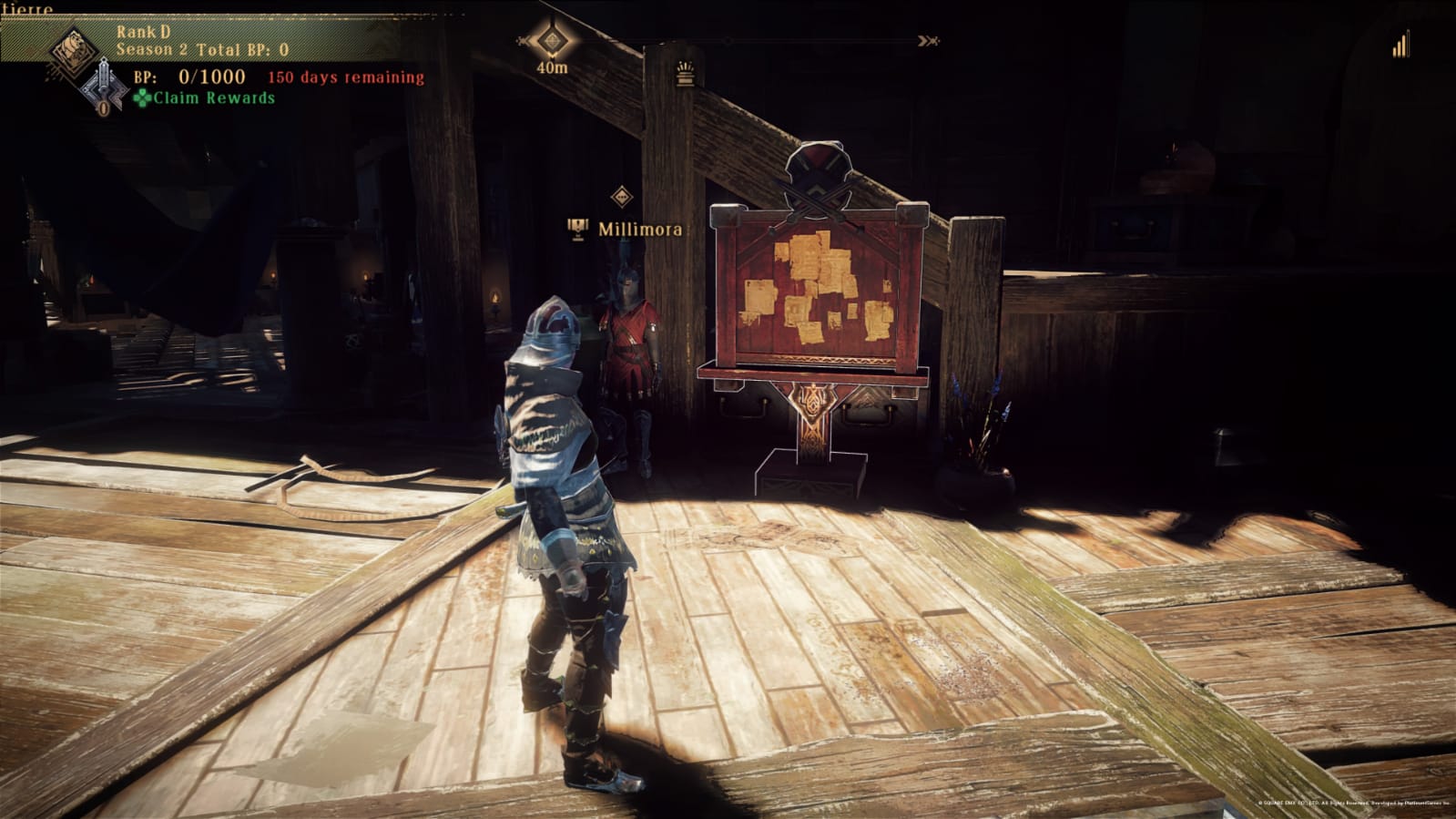Open the Rank D lion emblem

[73, 49]
